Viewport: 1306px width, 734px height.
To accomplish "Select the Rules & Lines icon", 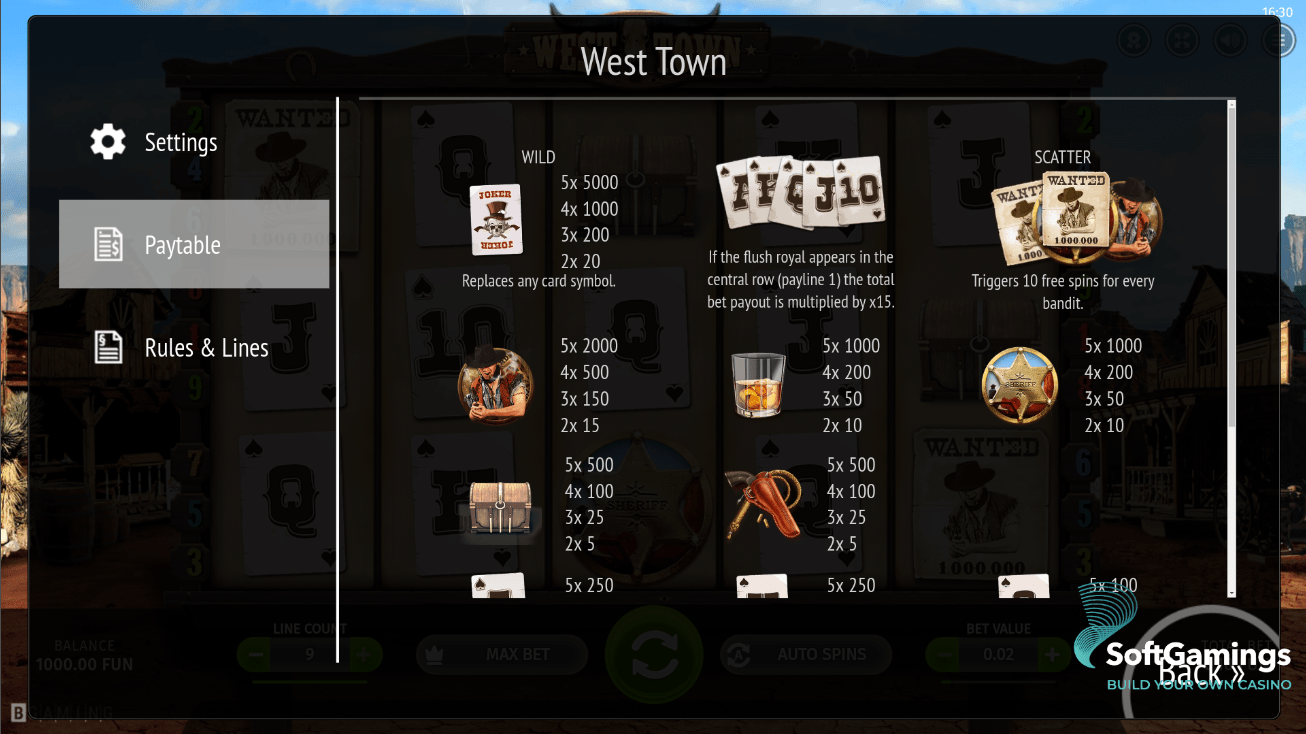I will click(108, 347).
